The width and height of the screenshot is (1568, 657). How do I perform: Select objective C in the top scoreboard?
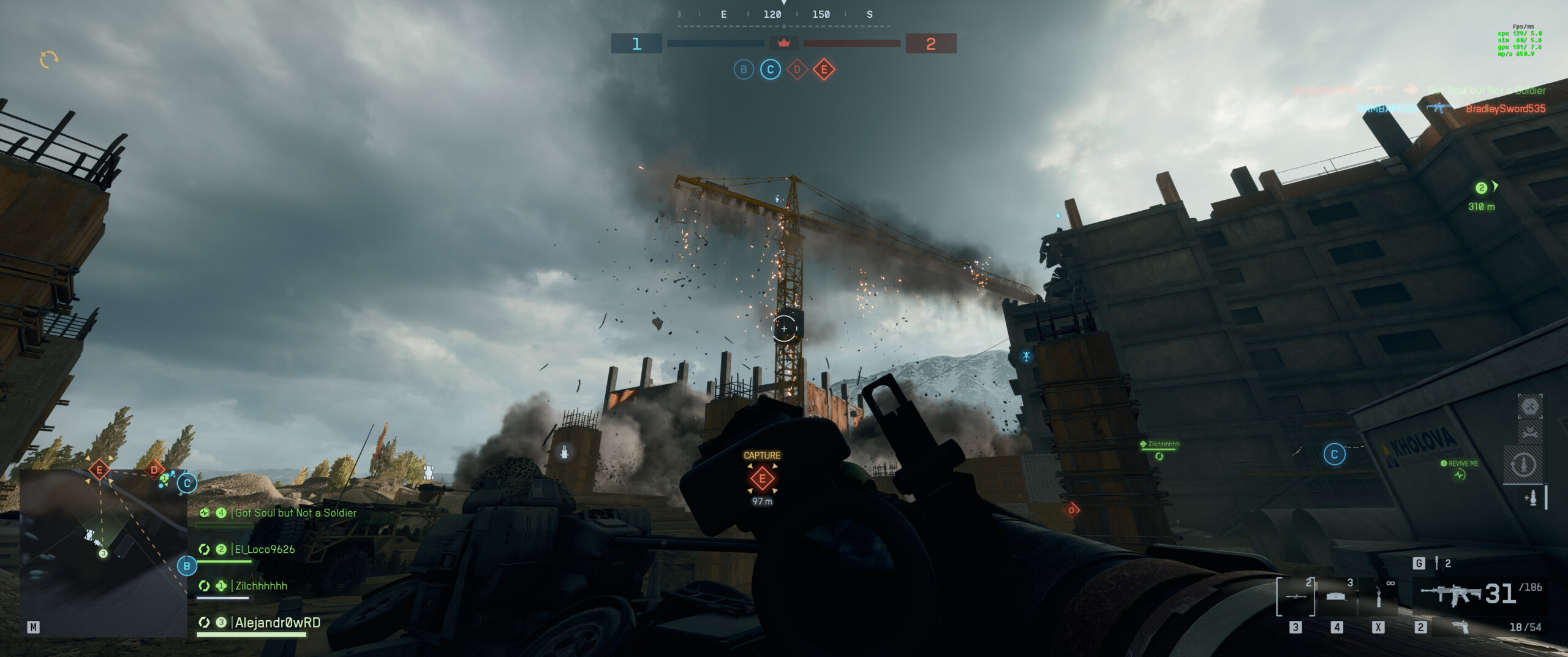(x=770, y=70)
